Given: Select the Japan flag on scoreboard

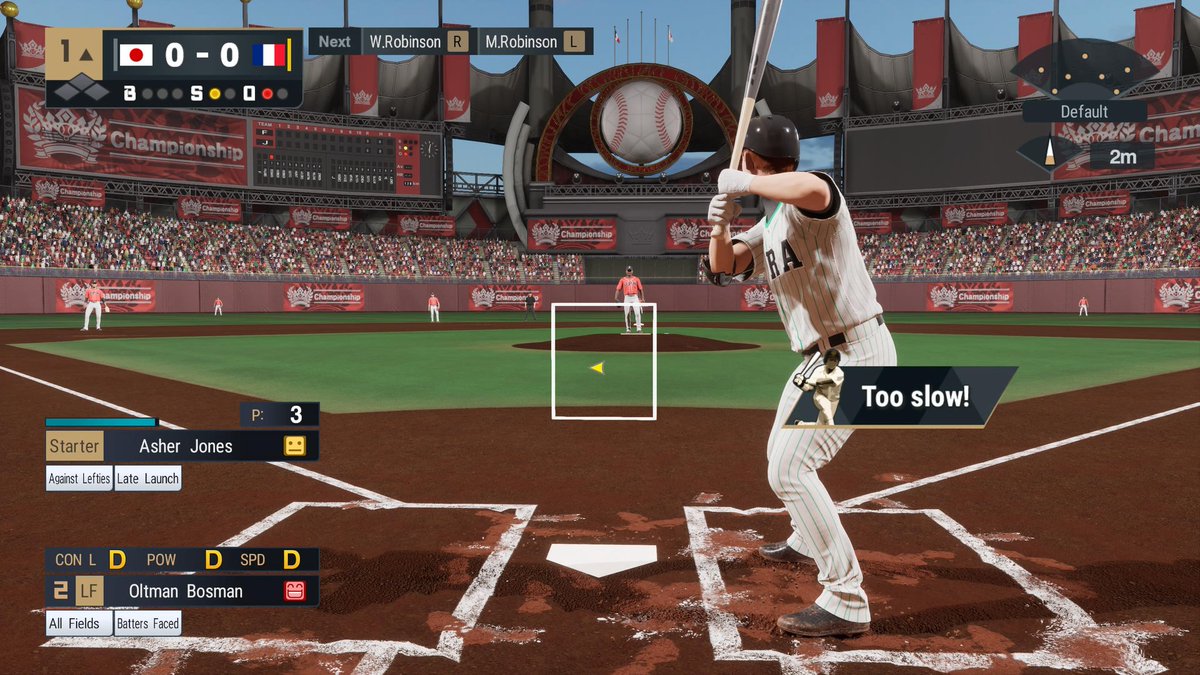Looking at the screenshot, I should click(x=136, y=55).
